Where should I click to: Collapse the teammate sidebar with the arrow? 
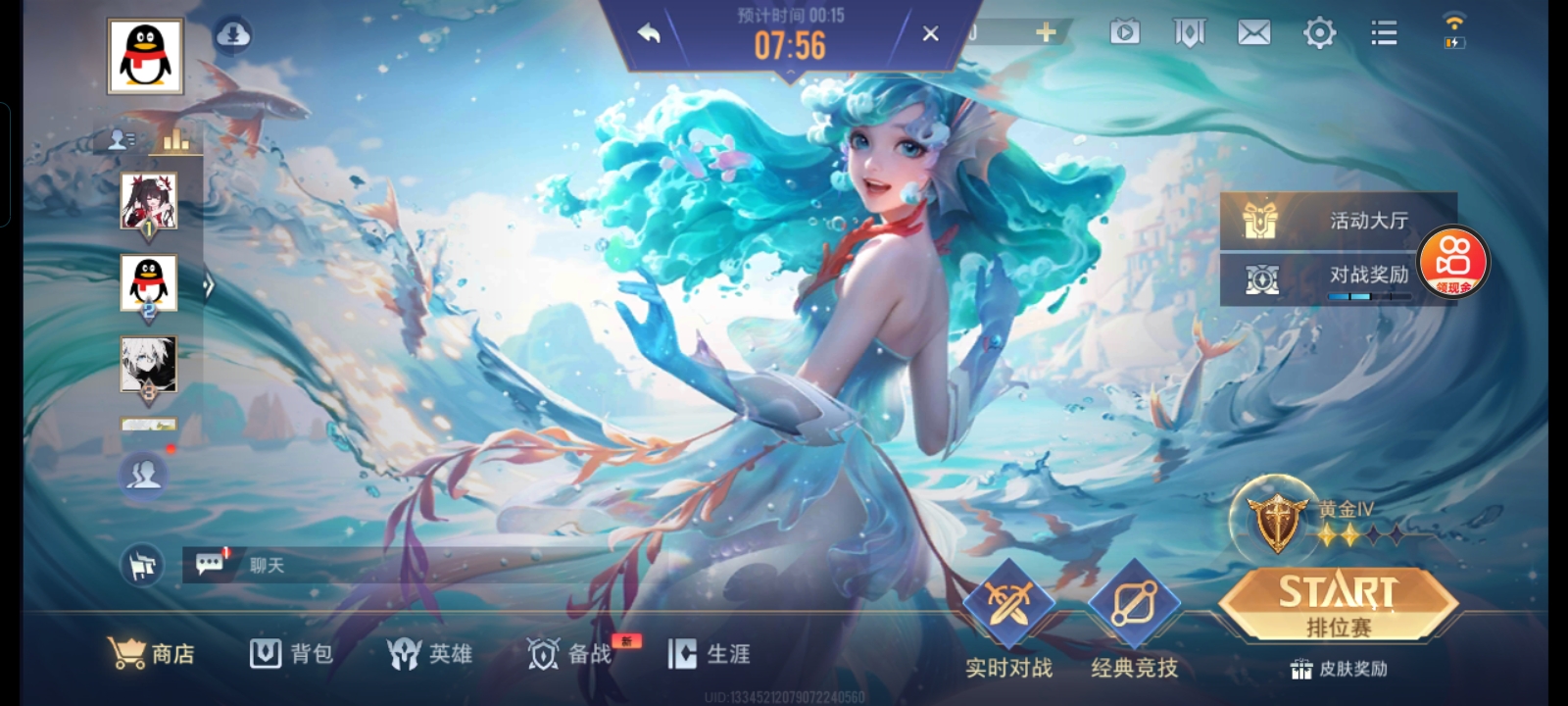tap(209, 284)
